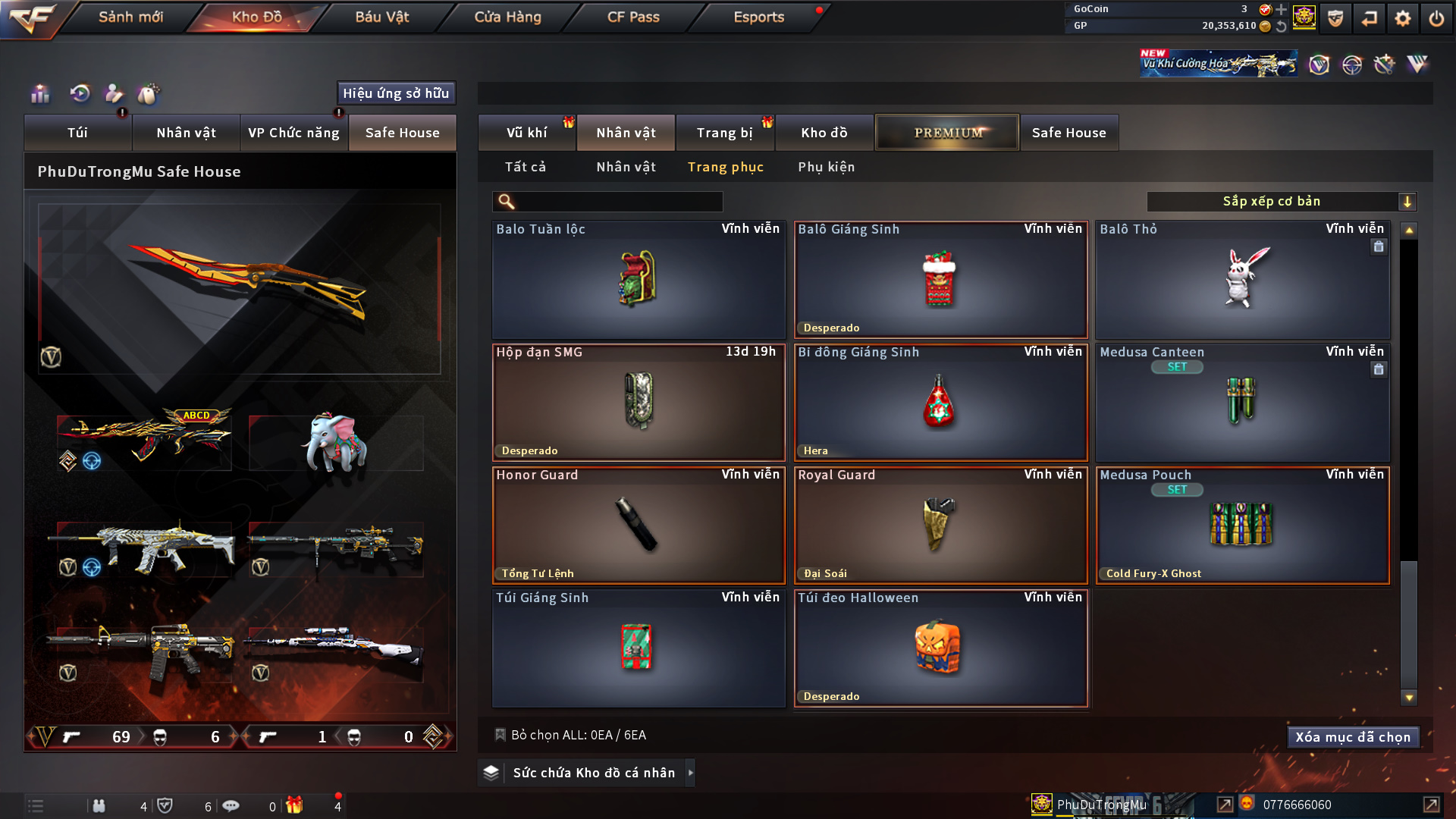The height and width of the screenshot is (819, 1456).
Task: Open the PREMIUM tab
Action: pyautogui.click(x=947, y=133)
